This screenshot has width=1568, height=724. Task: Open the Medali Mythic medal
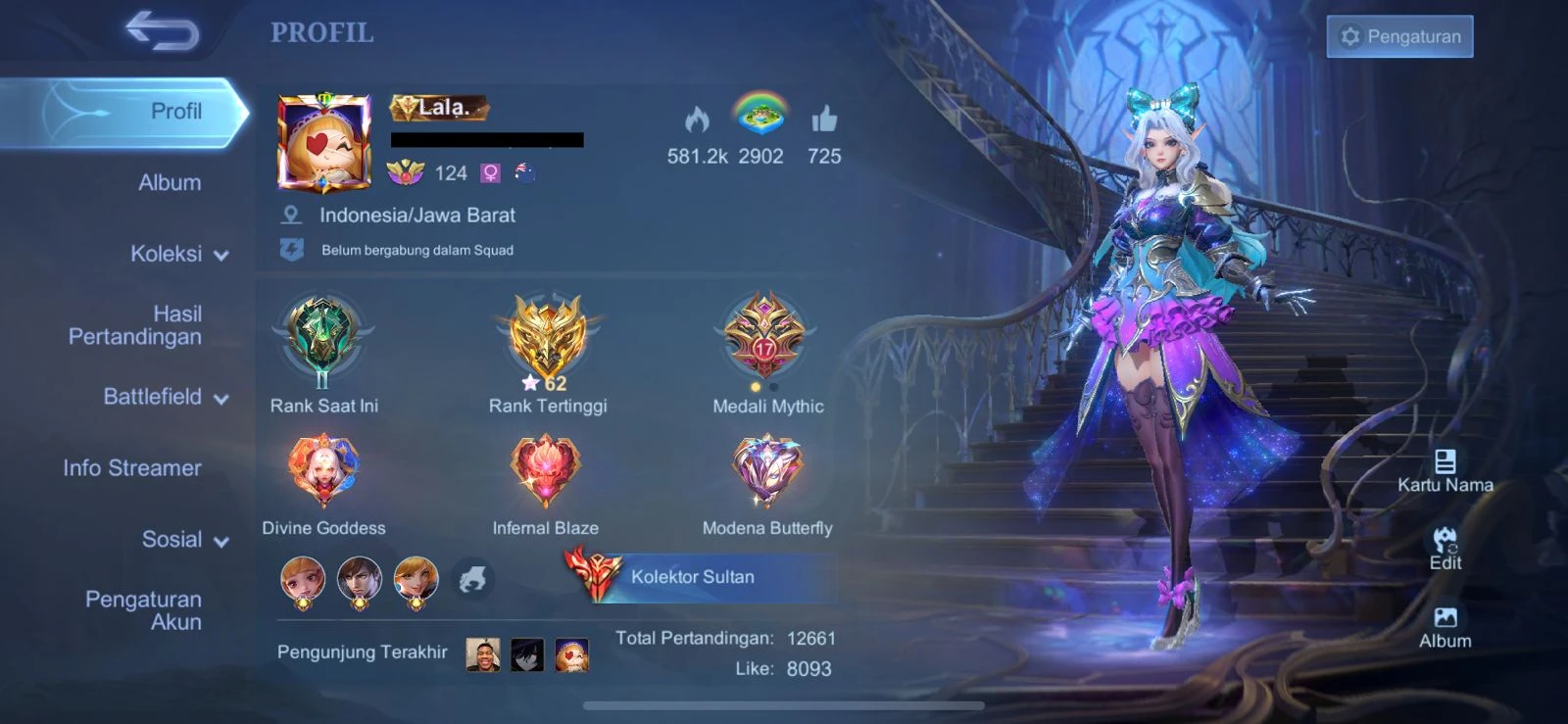pyautogui.click(x=768, y=338)
